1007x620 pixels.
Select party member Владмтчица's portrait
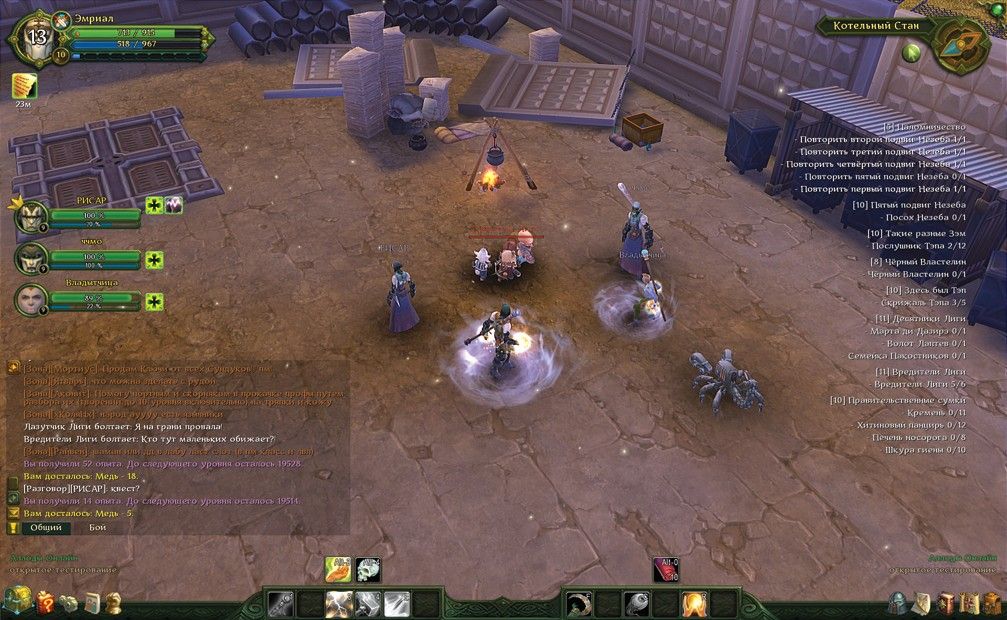point(31,300)
